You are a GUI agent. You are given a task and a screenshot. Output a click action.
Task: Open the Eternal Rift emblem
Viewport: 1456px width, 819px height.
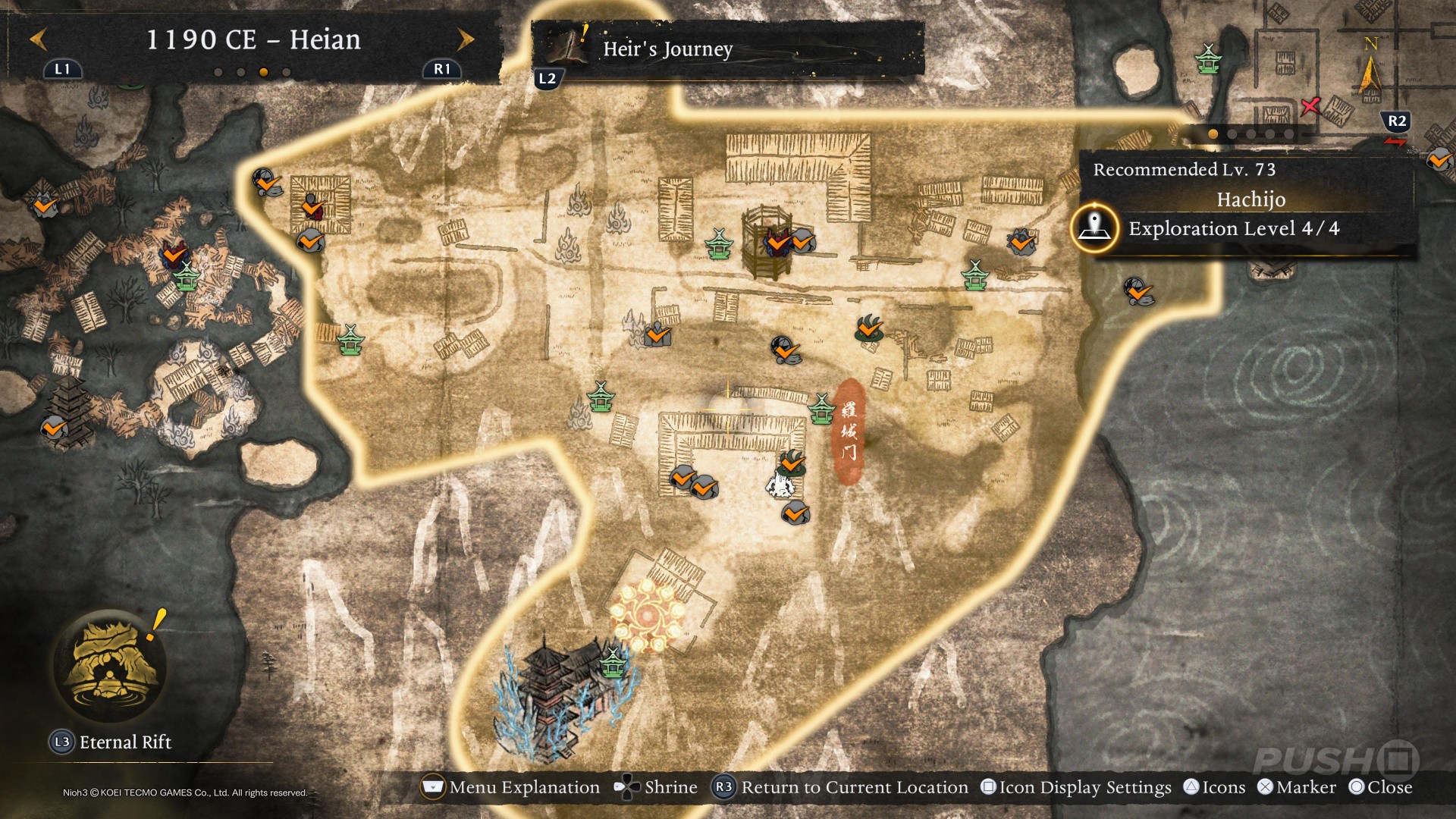(x=111, y=665)
